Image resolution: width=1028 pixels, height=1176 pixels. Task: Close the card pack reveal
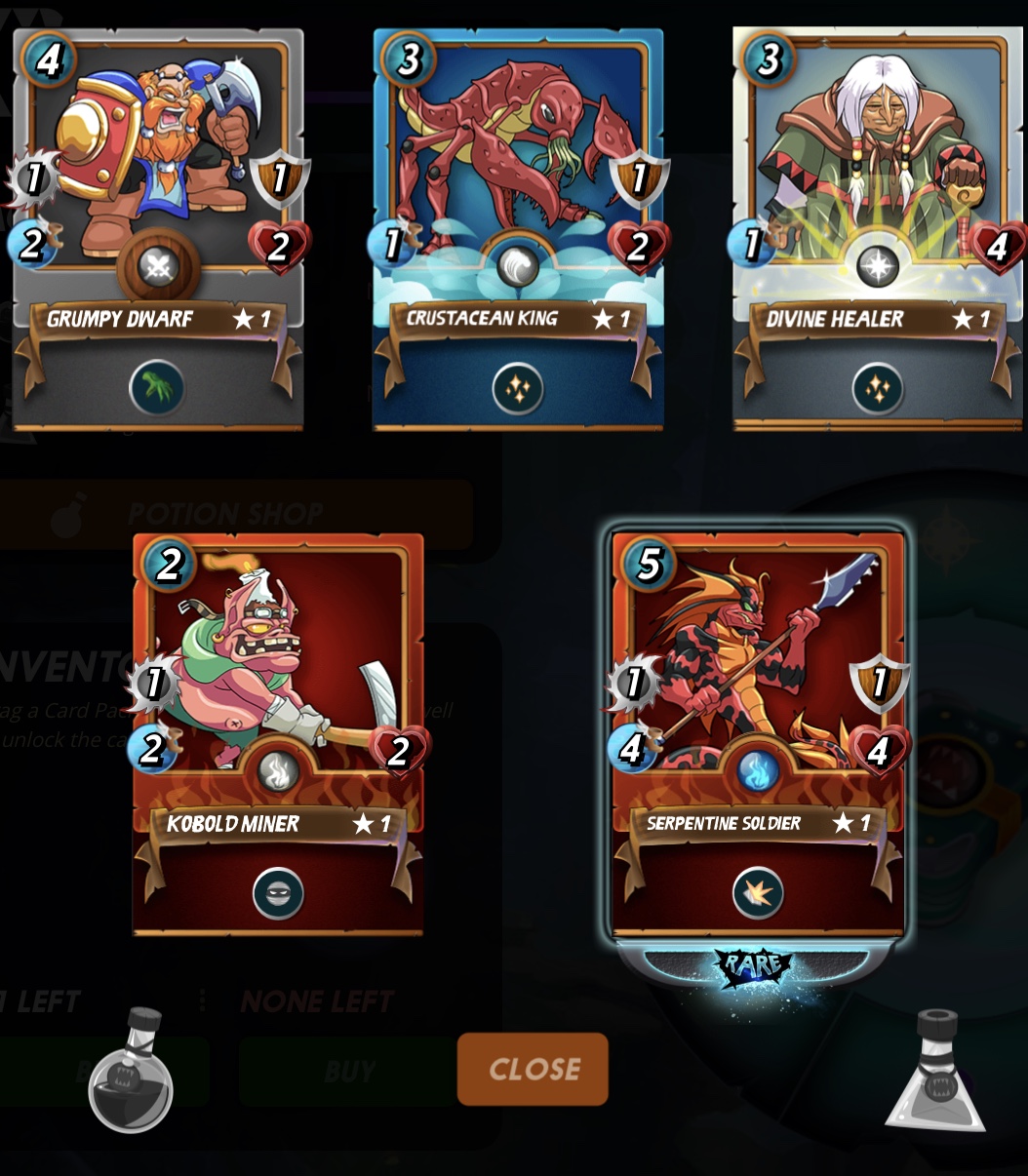533,1070
